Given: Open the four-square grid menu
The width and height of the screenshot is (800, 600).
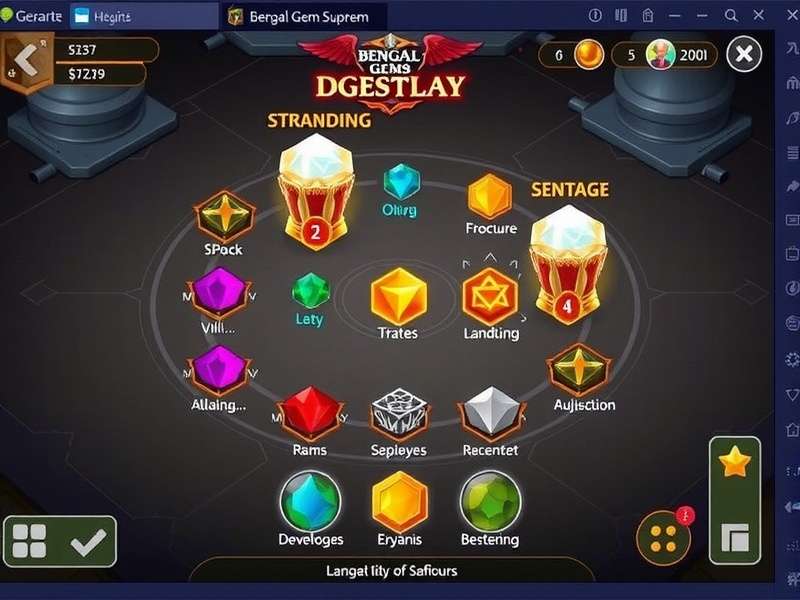Looking at the screenshot, I should pyautogui.click(x=29, y=542).
